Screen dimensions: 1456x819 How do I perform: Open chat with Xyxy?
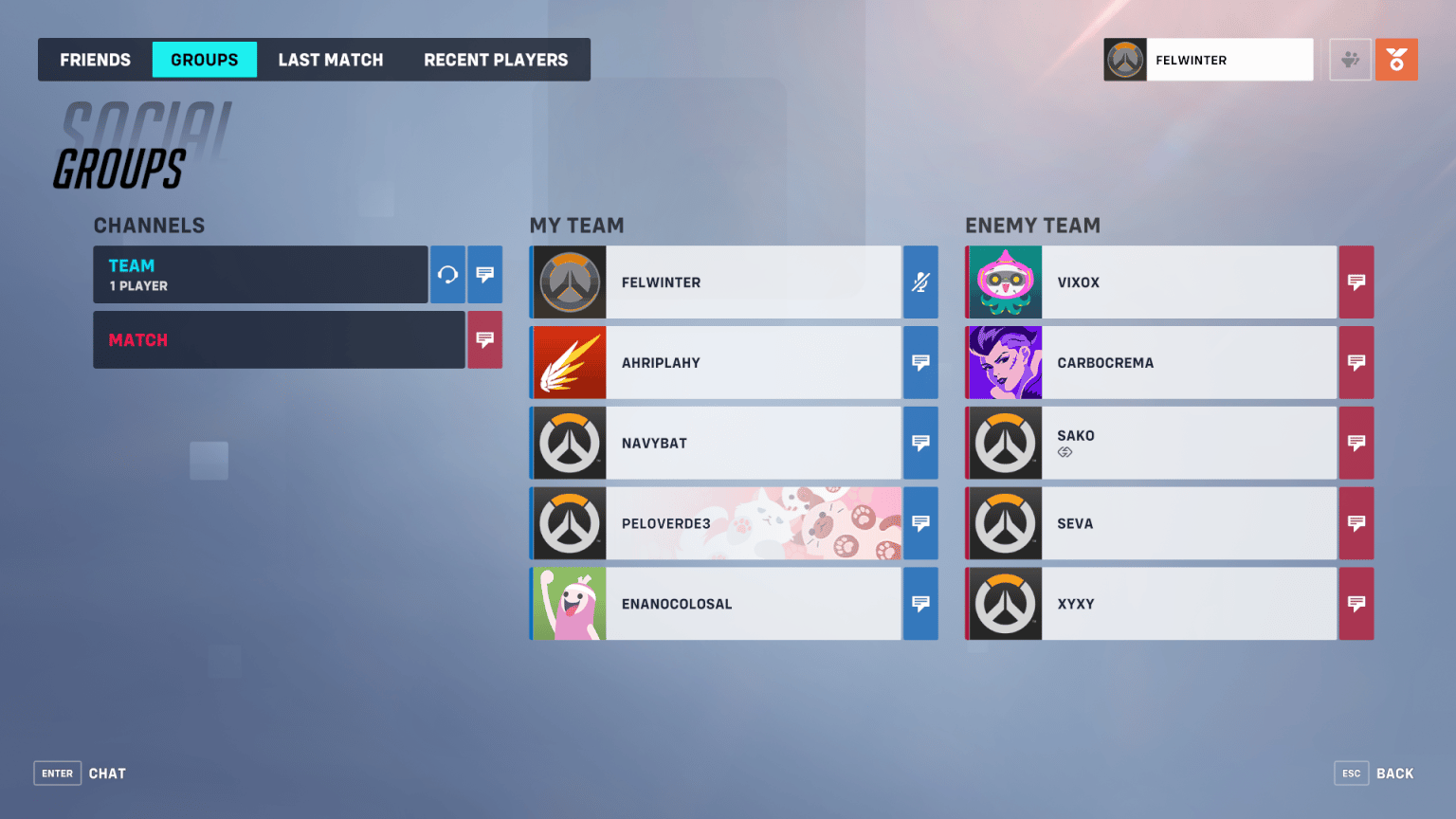pyautogui.click(x=1356, y=604)
